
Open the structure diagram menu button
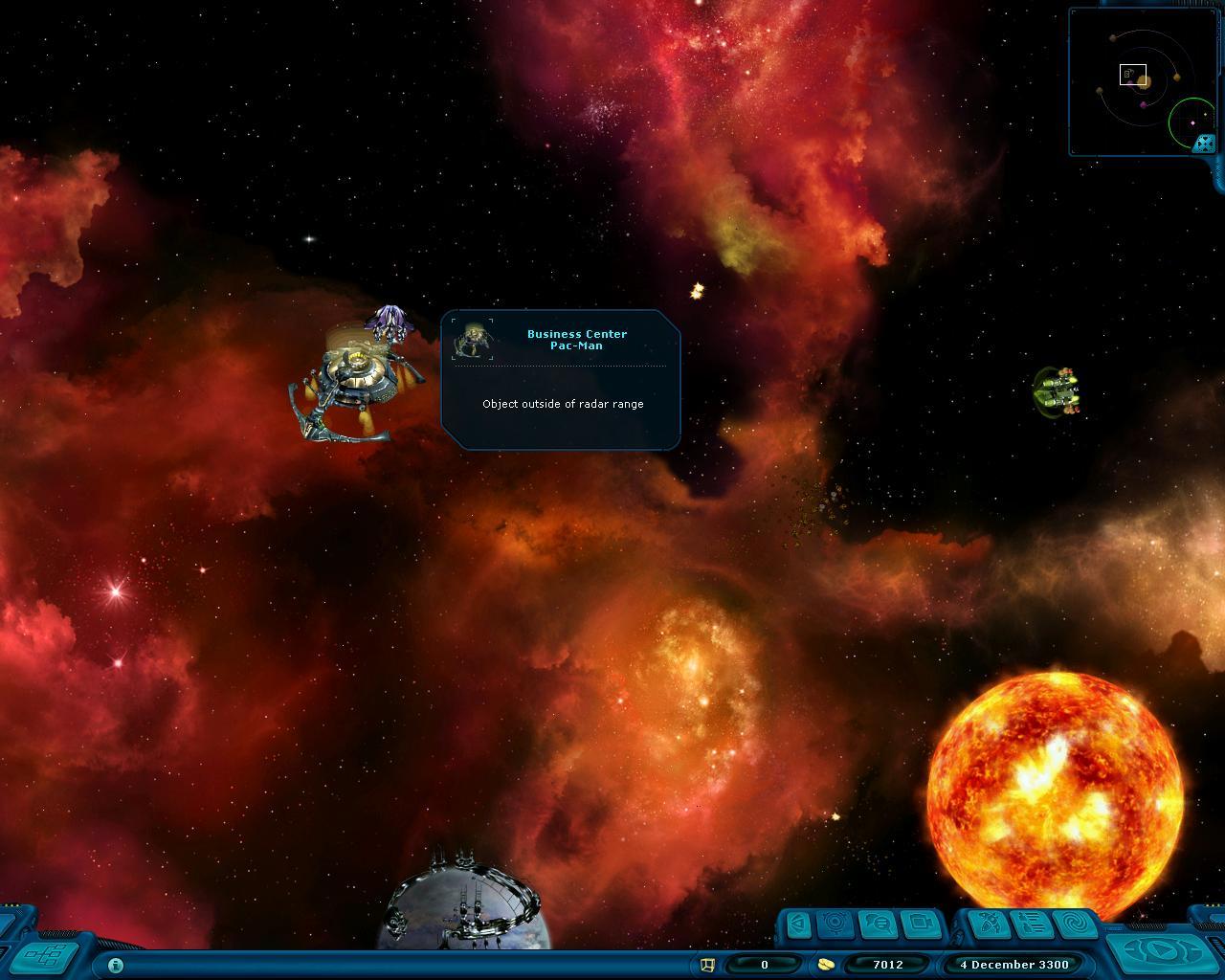coord(45,954)
